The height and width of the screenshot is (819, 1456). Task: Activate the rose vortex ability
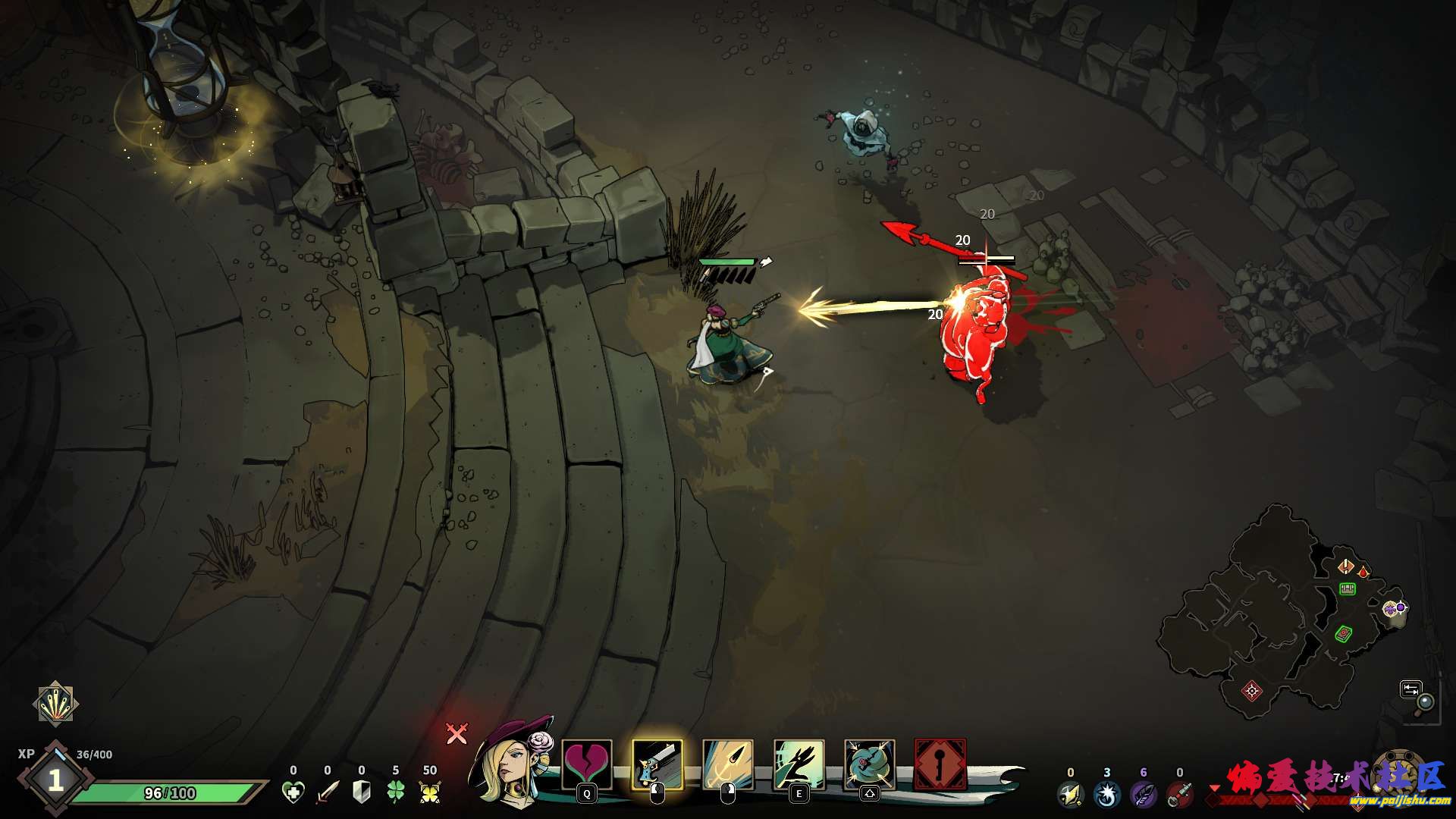[x=869, y=764]
